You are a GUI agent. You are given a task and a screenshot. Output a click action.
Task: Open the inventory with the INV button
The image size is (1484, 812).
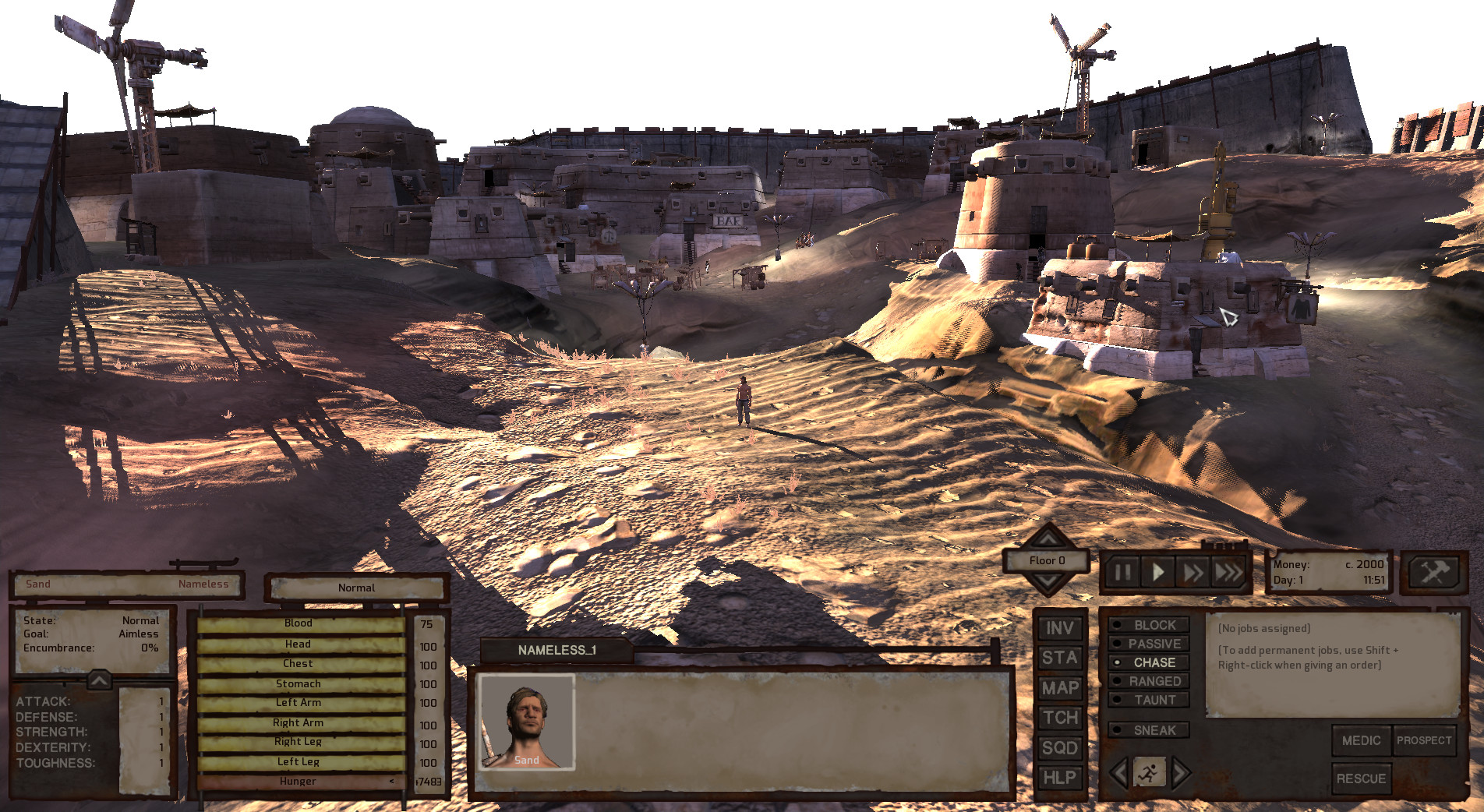coord(1058,628)
